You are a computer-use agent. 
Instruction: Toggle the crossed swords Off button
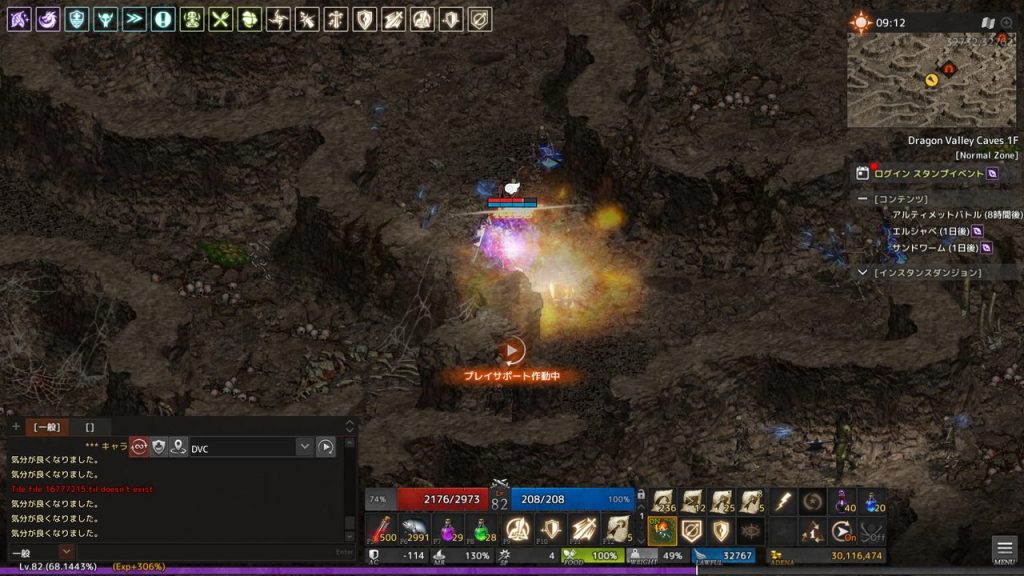[873, 531]
